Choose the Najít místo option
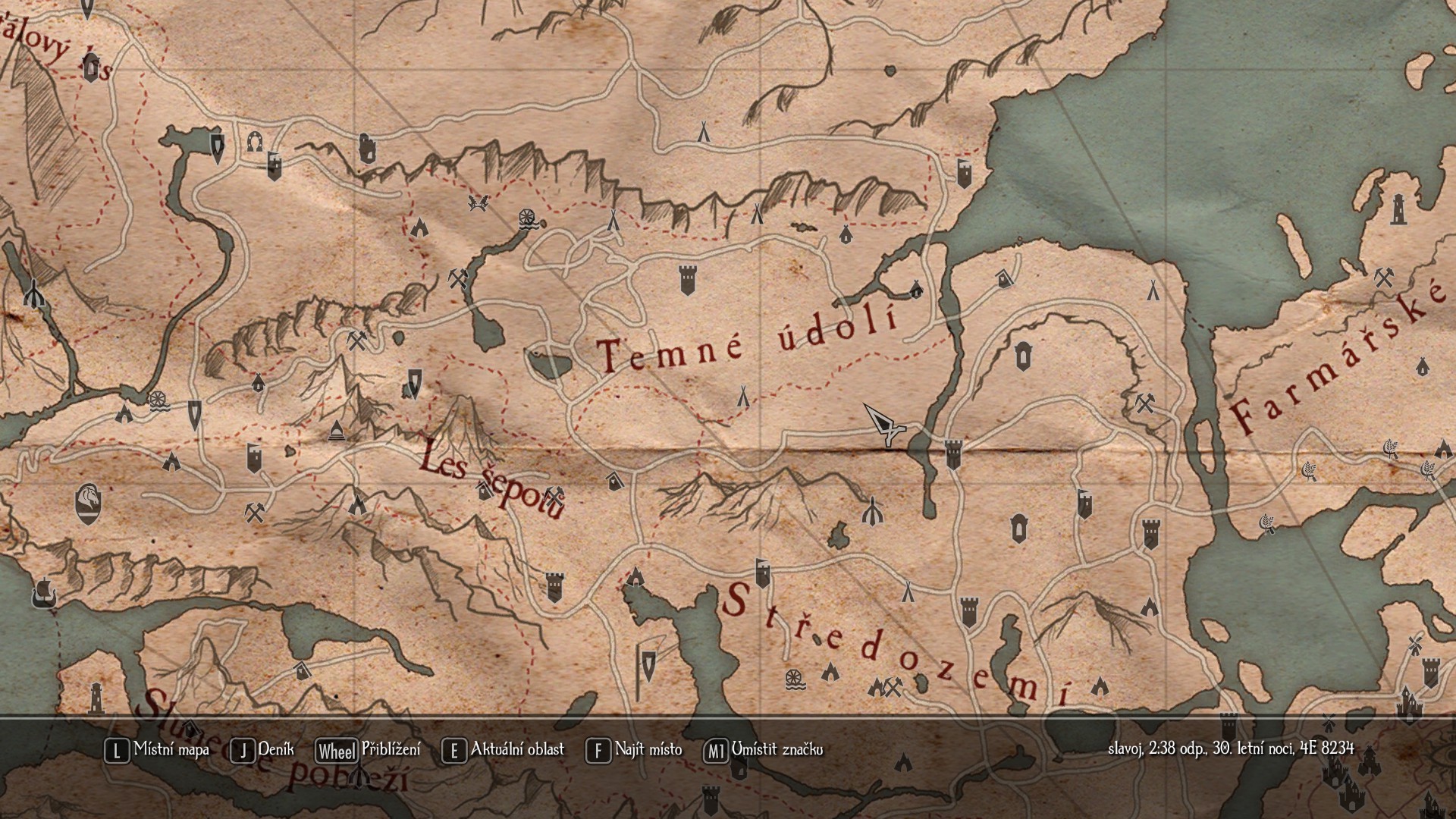This screenshot has width=1456, height=819. (635, 750)
